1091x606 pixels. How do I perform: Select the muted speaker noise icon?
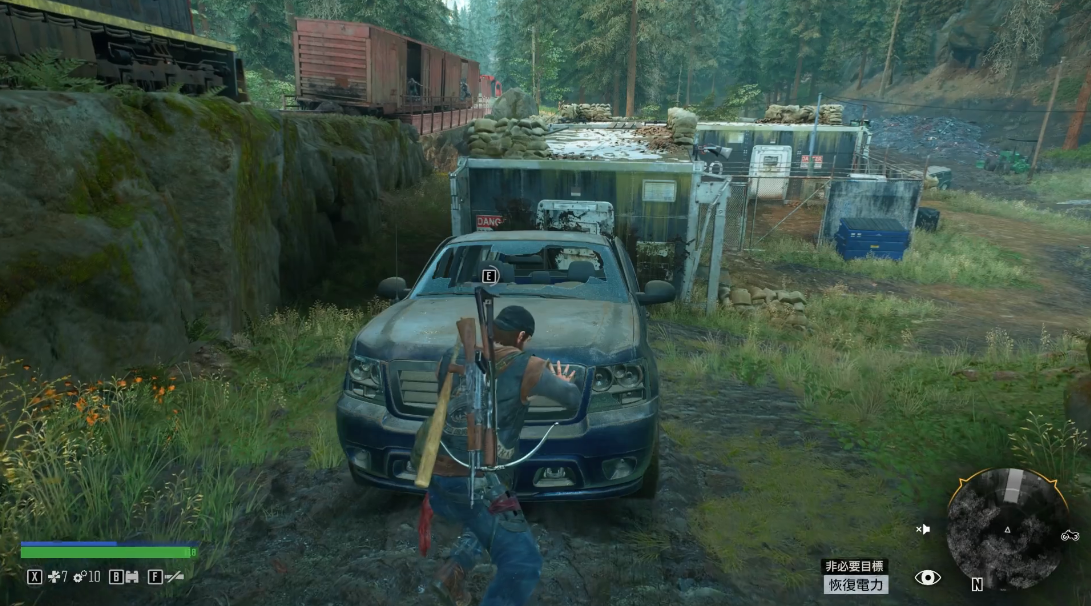[x=923, y=529]
